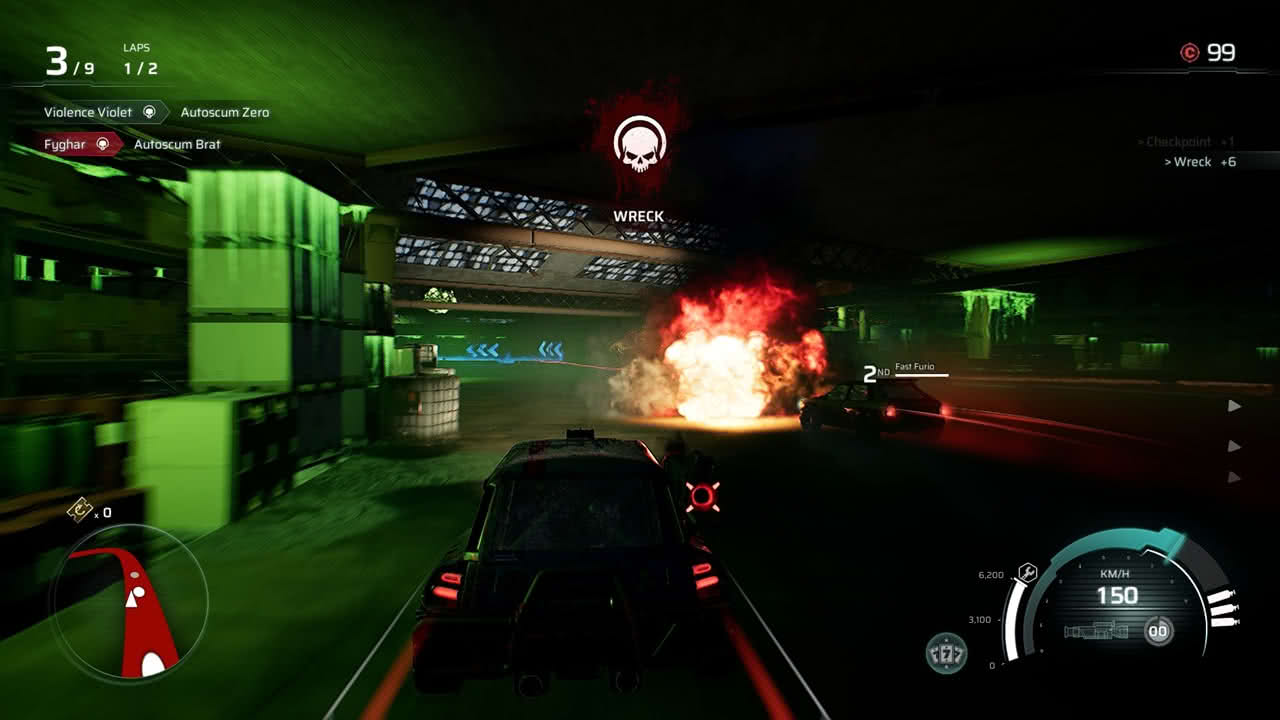
Task: Click the gold token counter icon
Action: pyautogui.click(x=79, y=510)
